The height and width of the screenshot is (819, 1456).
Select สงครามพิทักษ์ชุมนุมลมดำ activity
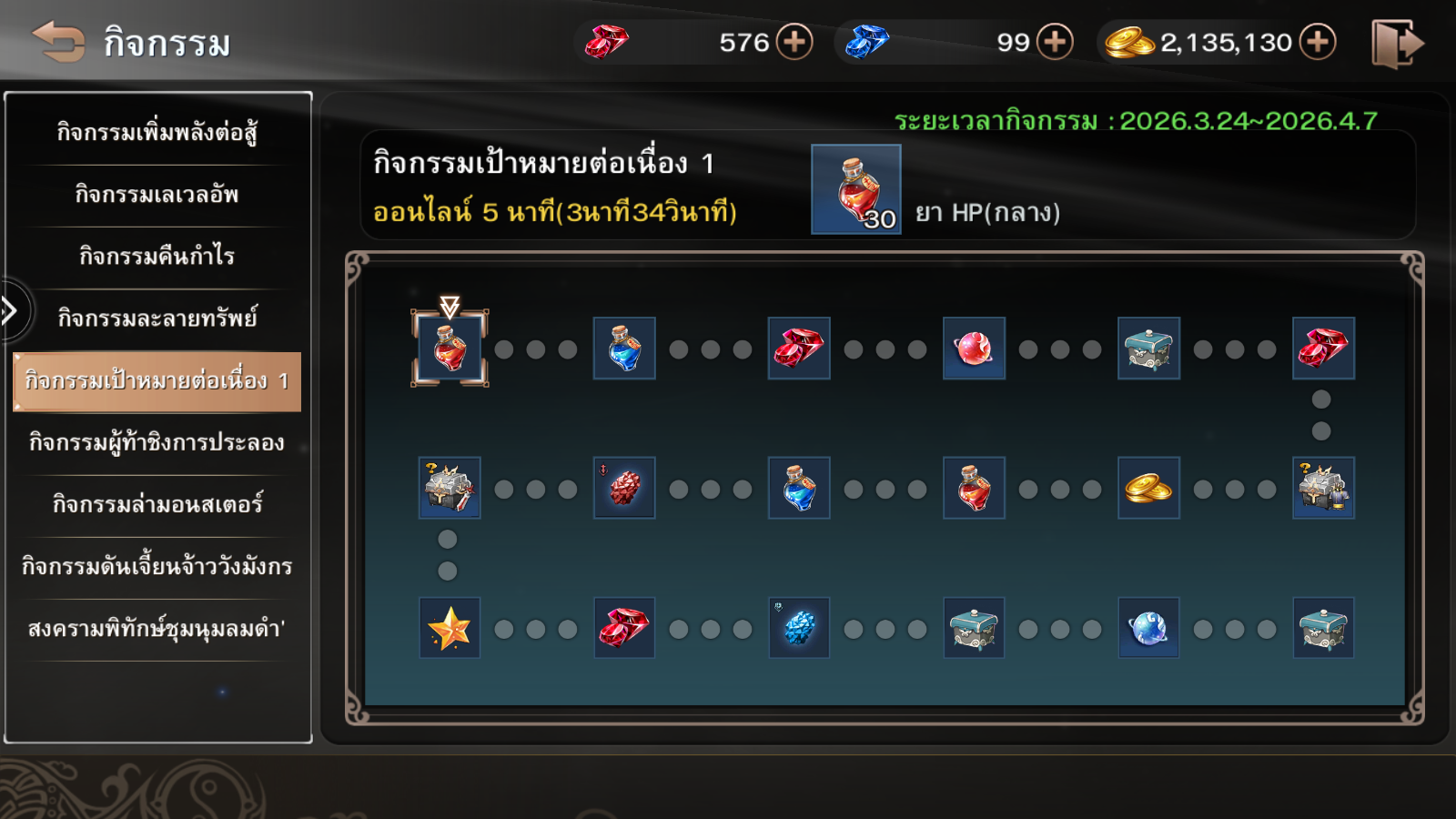pyautogui.click(x=157, y=629)
